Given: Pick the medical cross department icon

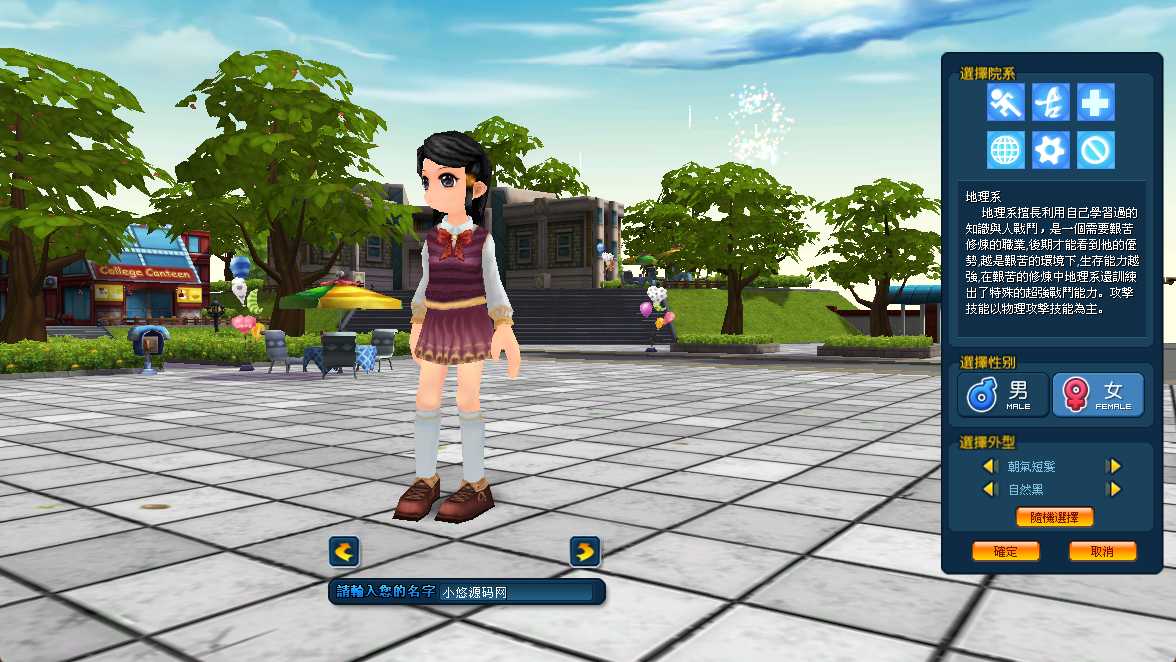Looking at the screenshot, I should pyautogui.click(x=1096, y=102).
